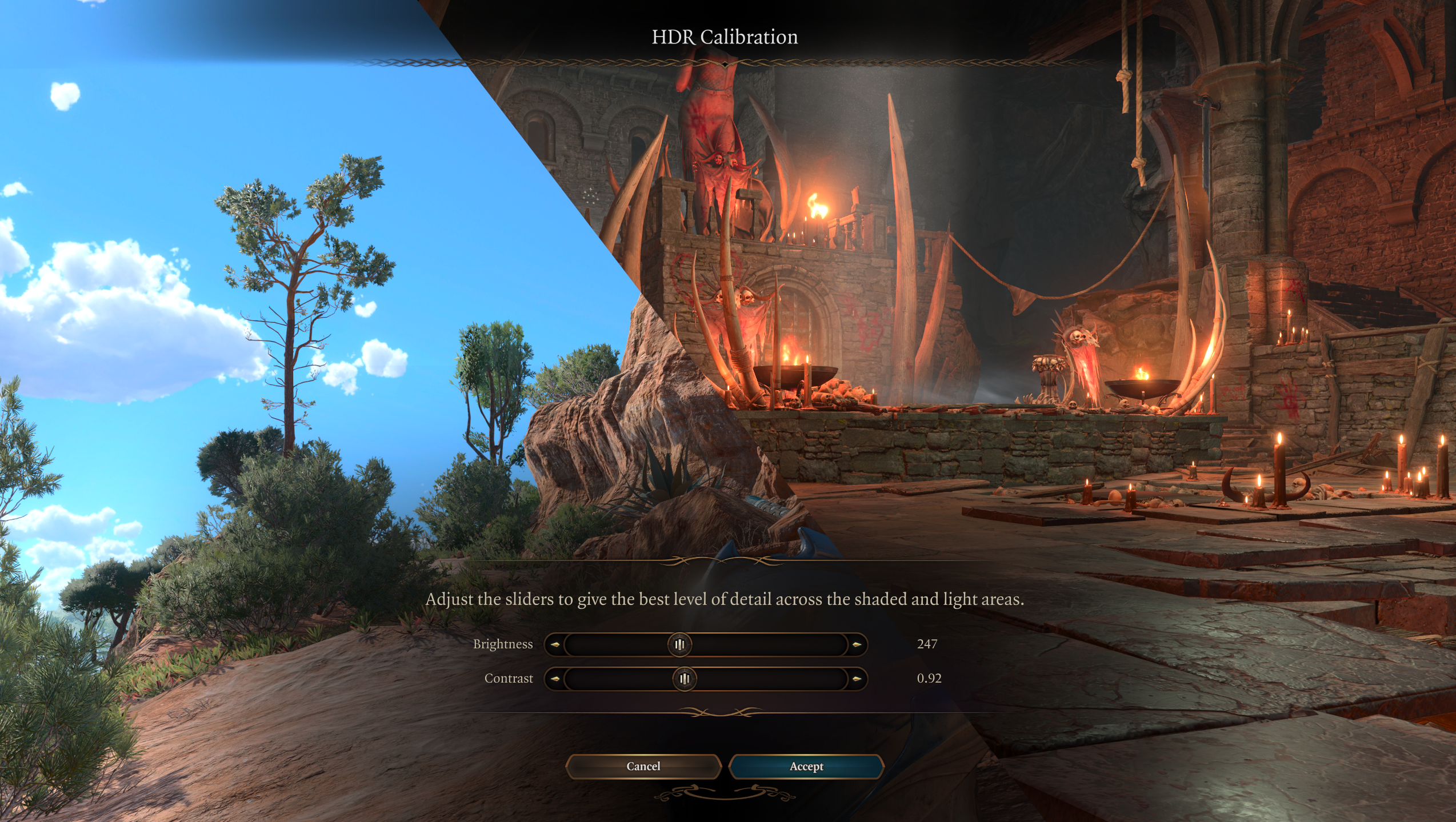Decrease Brightness with the left arrow
Image resolution: width=1456 pixels, height=822 pixels.
point(554,644)
